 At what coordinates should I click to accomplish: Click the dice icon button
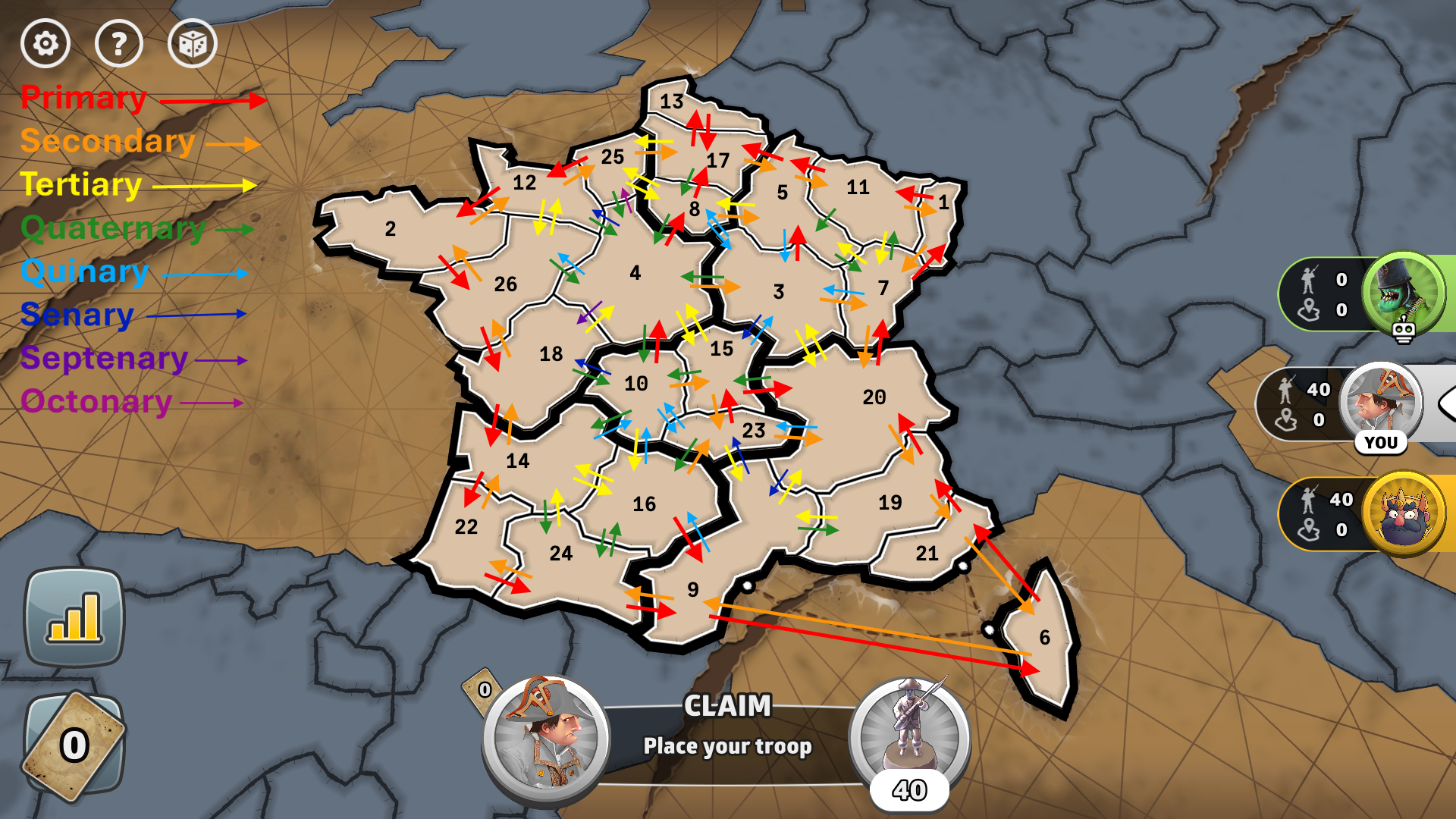[192, 44]
